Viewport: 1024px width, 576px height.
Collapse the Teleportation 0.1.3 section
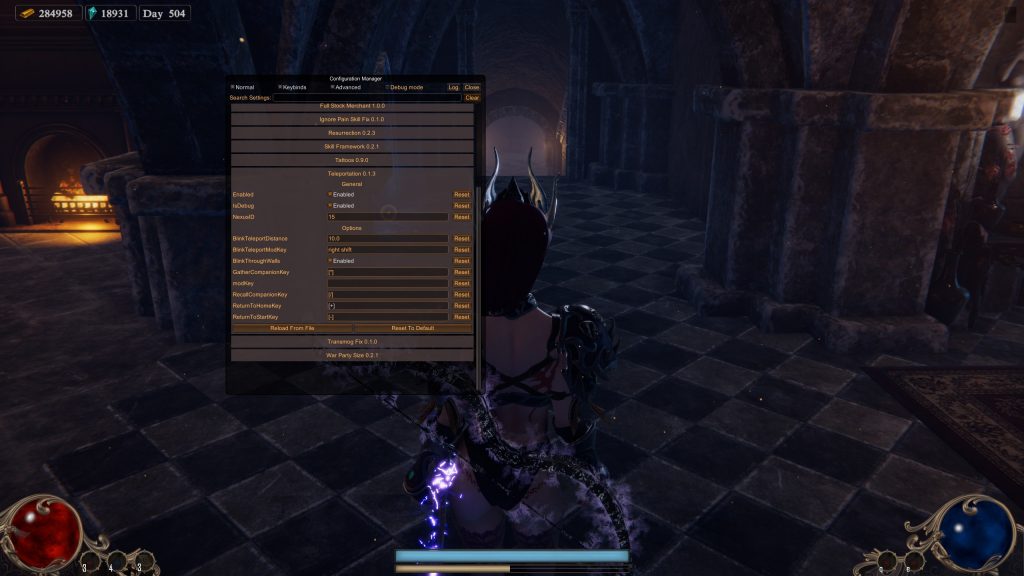pos(352,173)
